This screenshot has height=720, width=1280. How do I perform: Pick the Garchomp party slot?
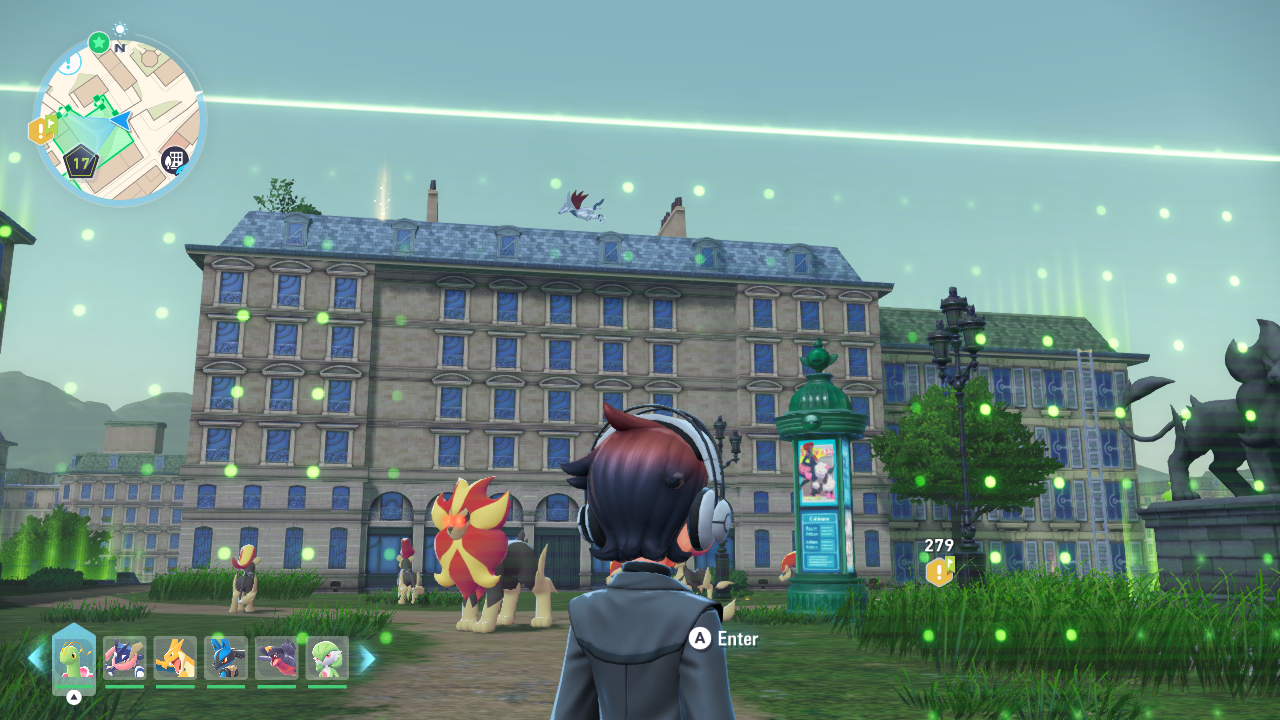(276, 657)
